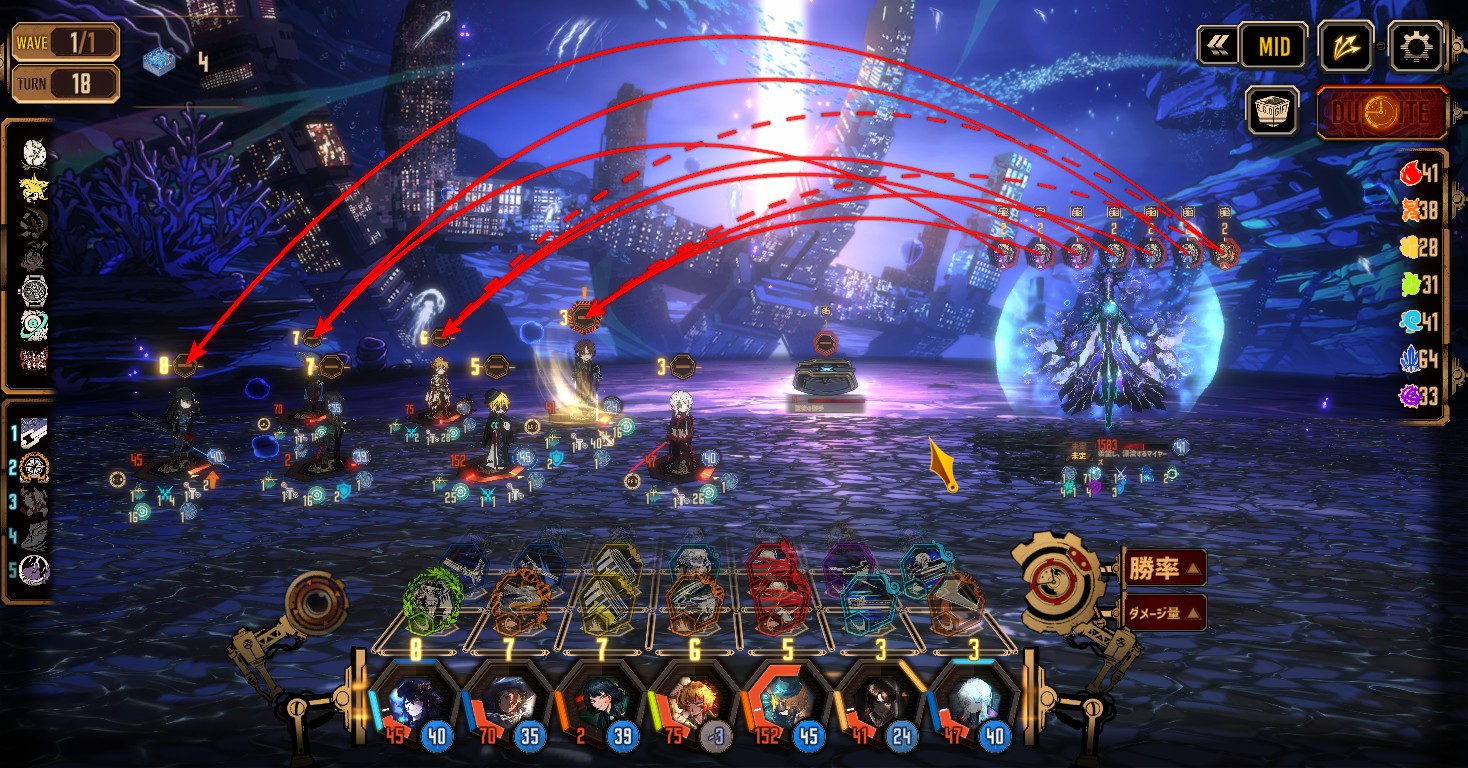Click the double-chevron speed arrow button
This screenshot has height=768, width=1468.
(x=1217, y=46)
